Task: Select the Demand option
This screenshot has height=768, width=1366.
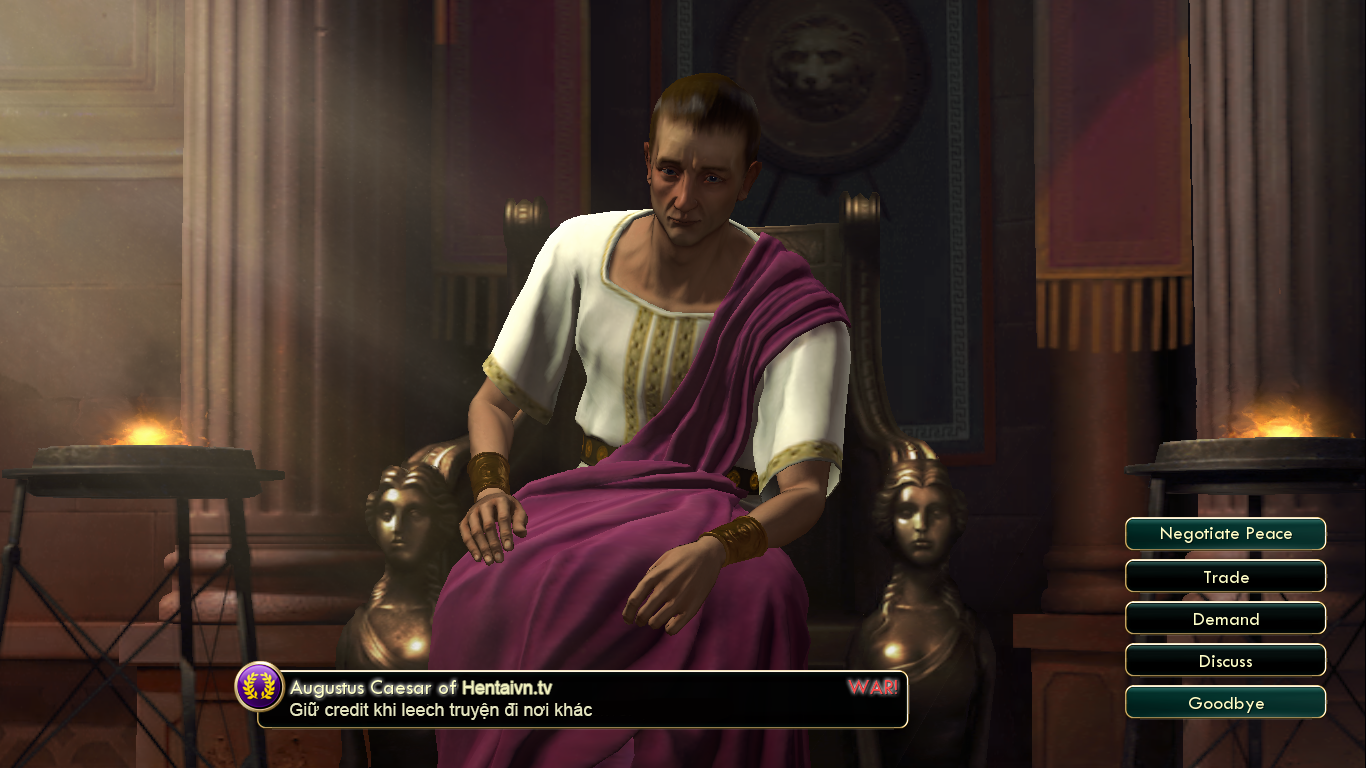Action: tap(1225, 619)
